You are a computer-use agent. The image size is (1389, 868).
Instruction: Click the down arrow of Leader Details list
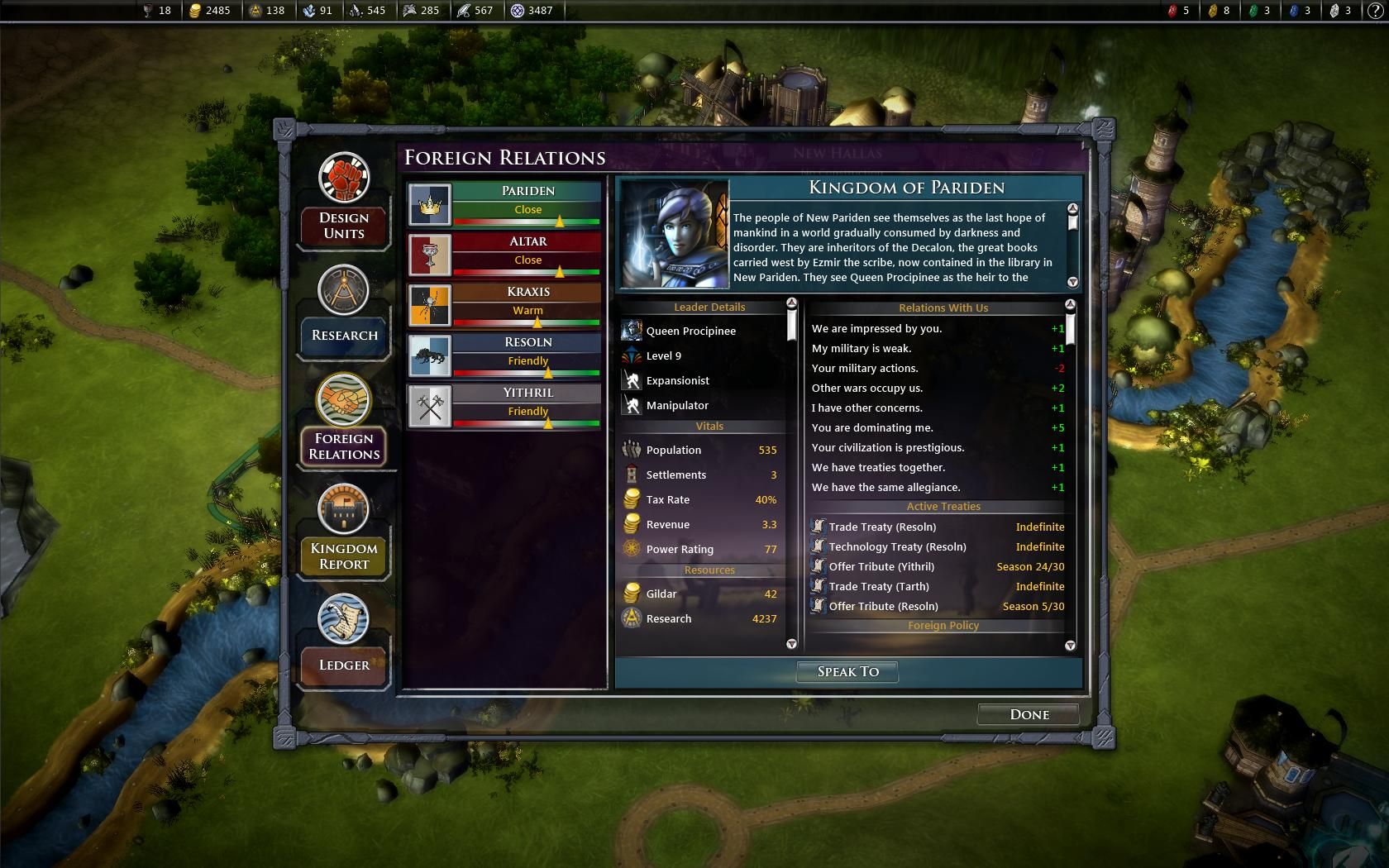tap(791, 643)
